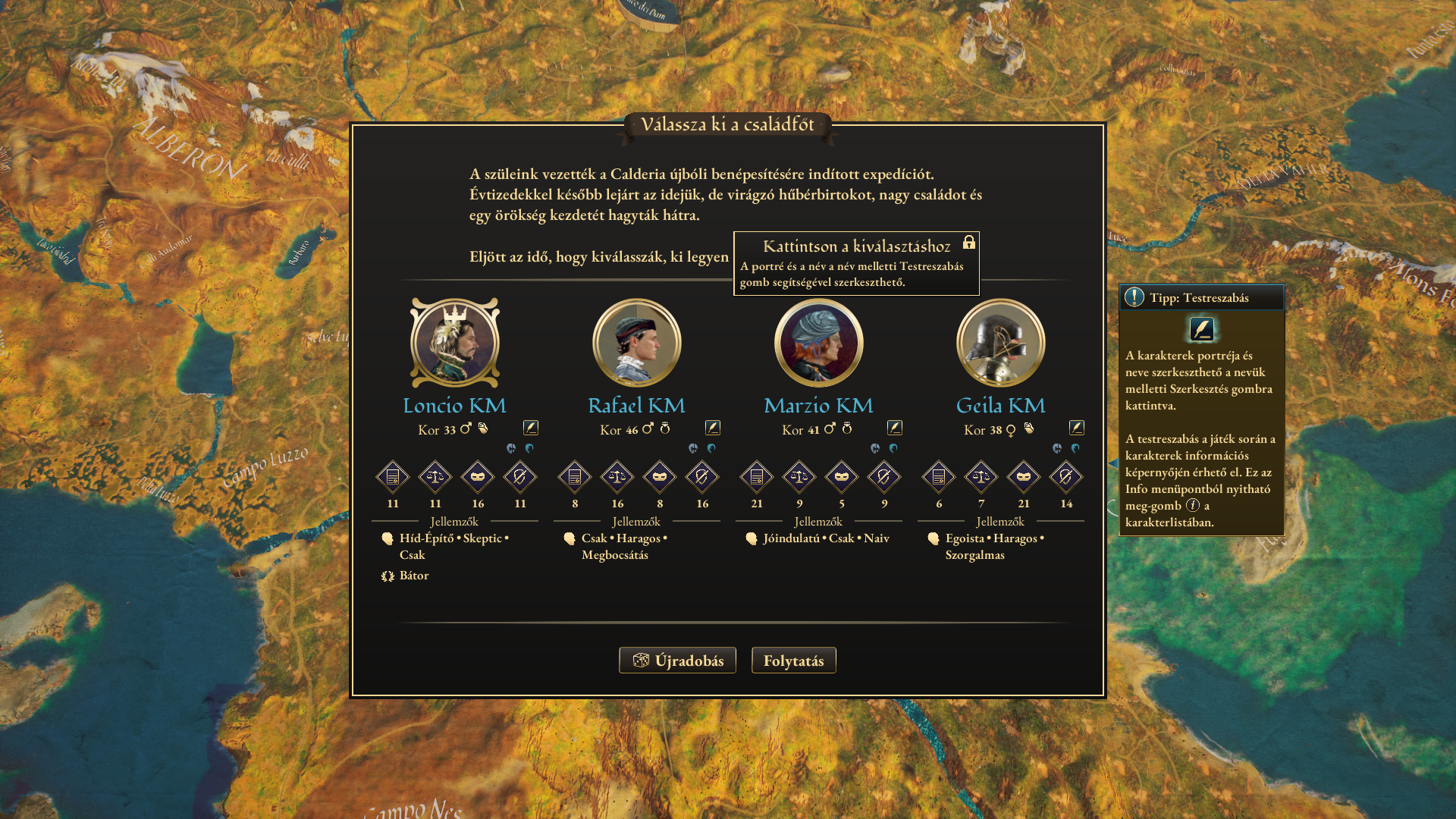Customize Marzio KM with the quill icon
The height and width of the screenshot is (819, 1456).
point(895,428)
